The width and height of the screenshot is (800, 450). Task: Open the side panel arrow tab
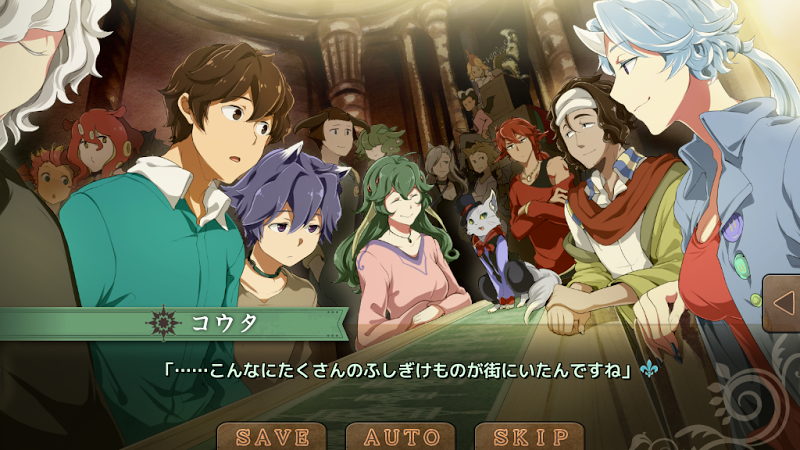(781, 303)
